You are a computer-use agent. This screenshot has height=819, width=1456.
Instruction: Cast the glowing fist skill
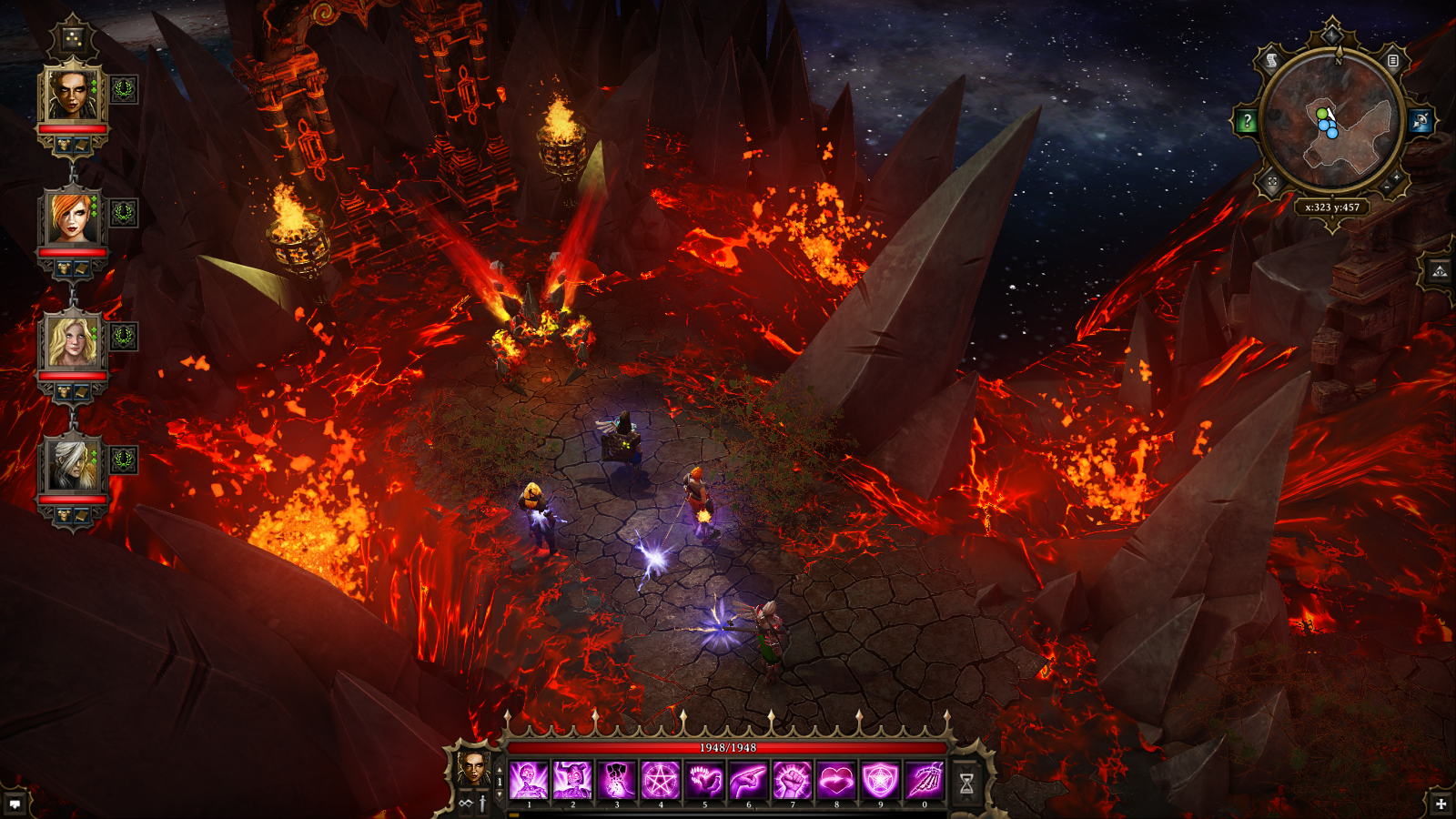[792, 781]
